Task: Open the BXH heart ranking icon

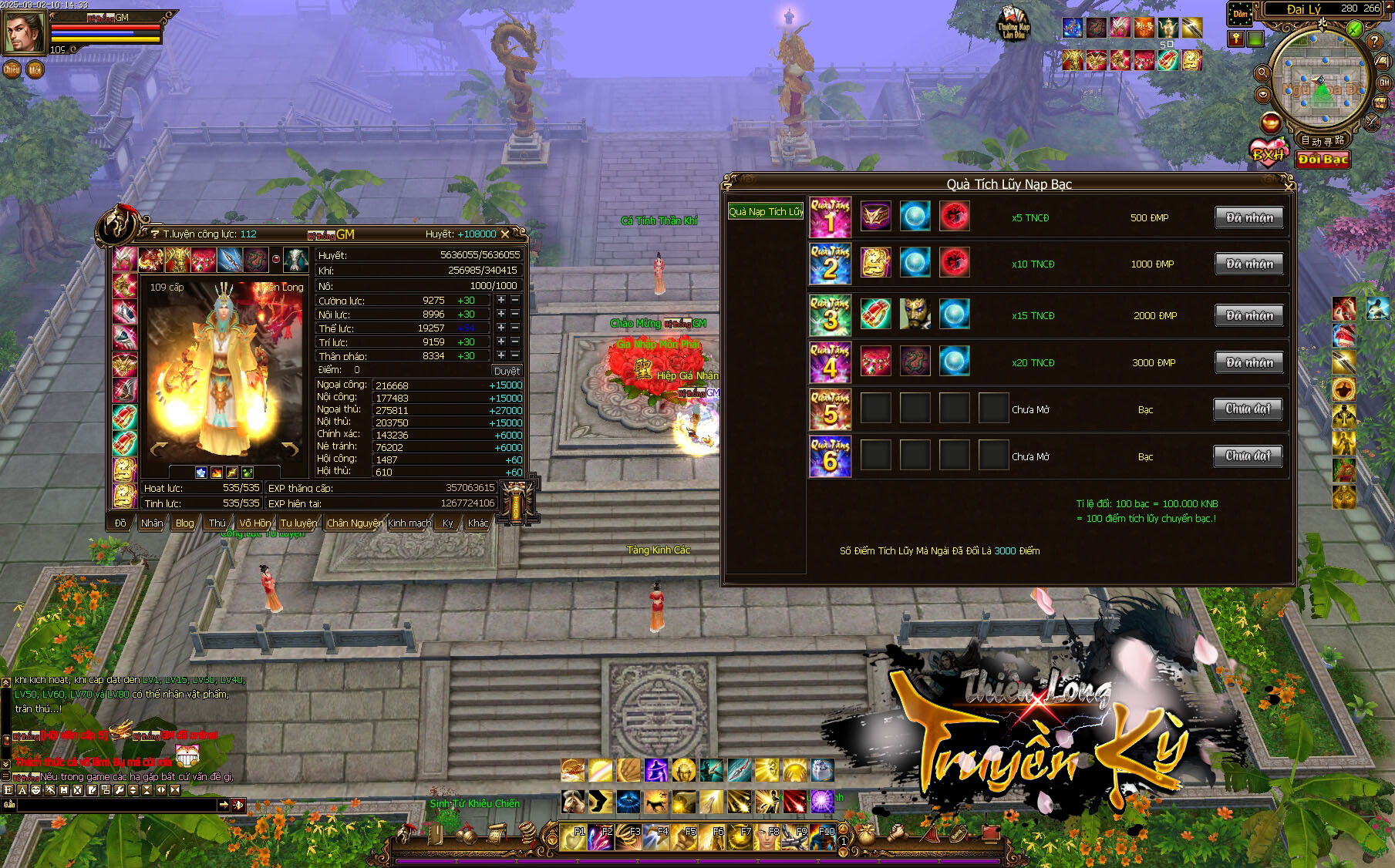Action: click(1268, 153)
